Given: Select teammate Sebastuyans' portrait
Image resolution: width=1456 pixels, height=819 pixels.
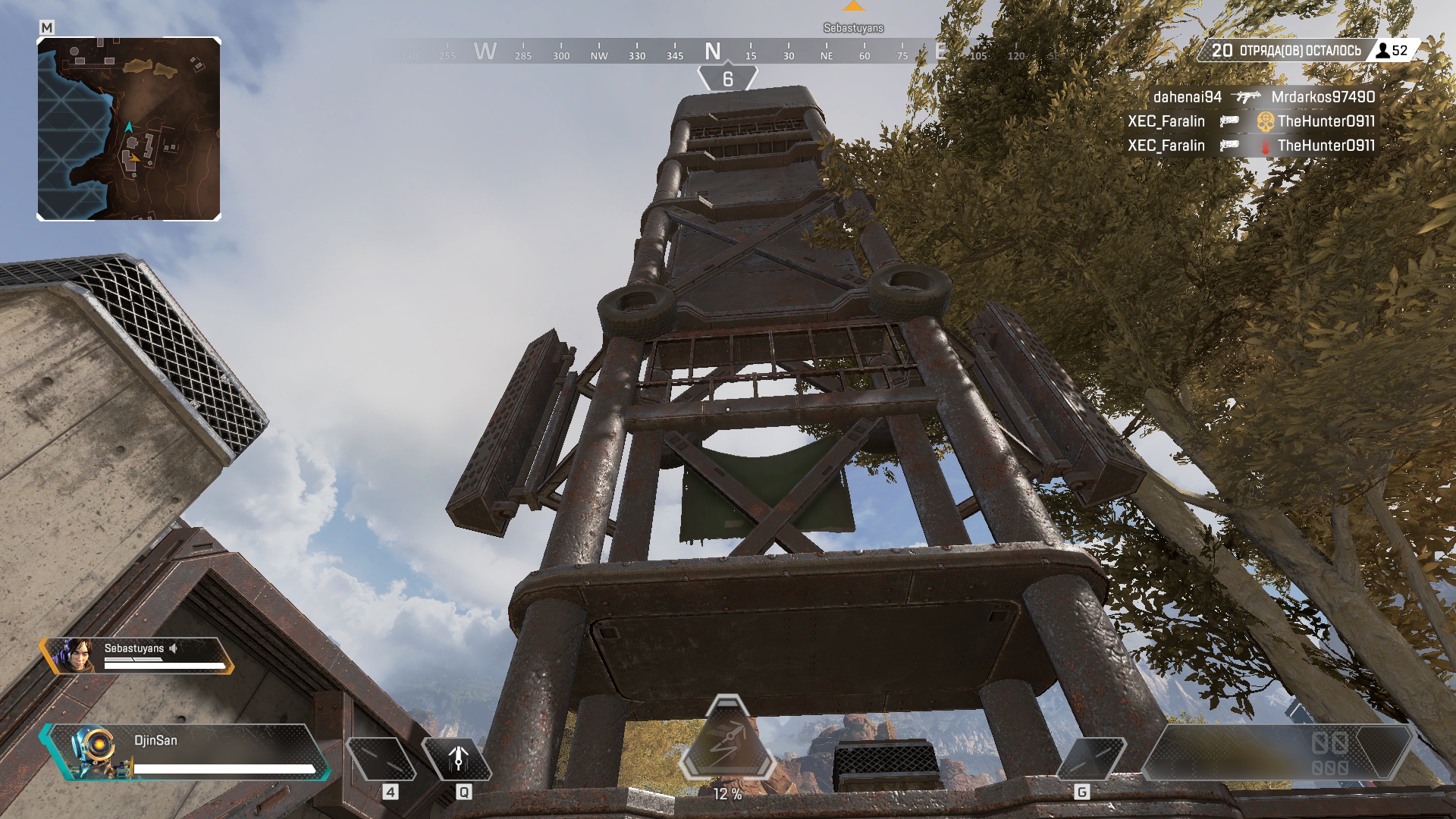Looking at the screenshot, I should pyautogui.click(x=74, y=657).
